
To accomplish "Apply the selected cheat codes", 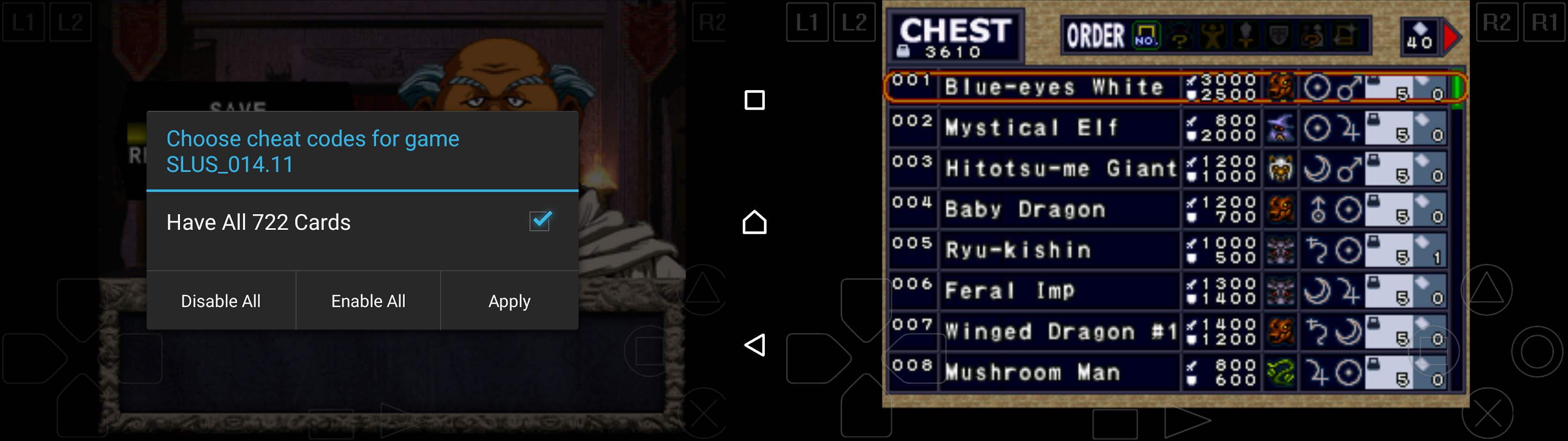I will (509, 300).
